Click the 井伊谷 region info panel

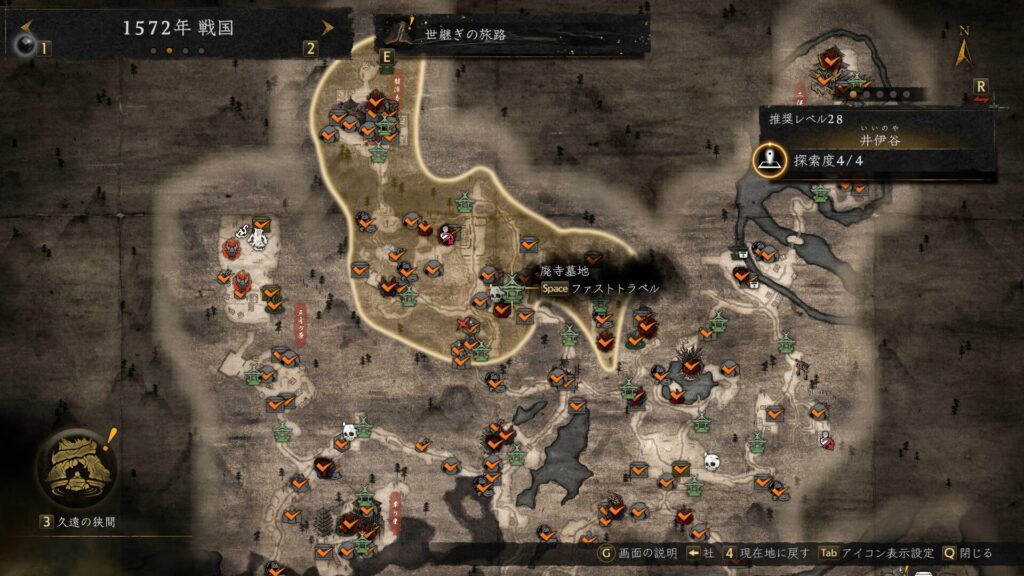point(880,142)
